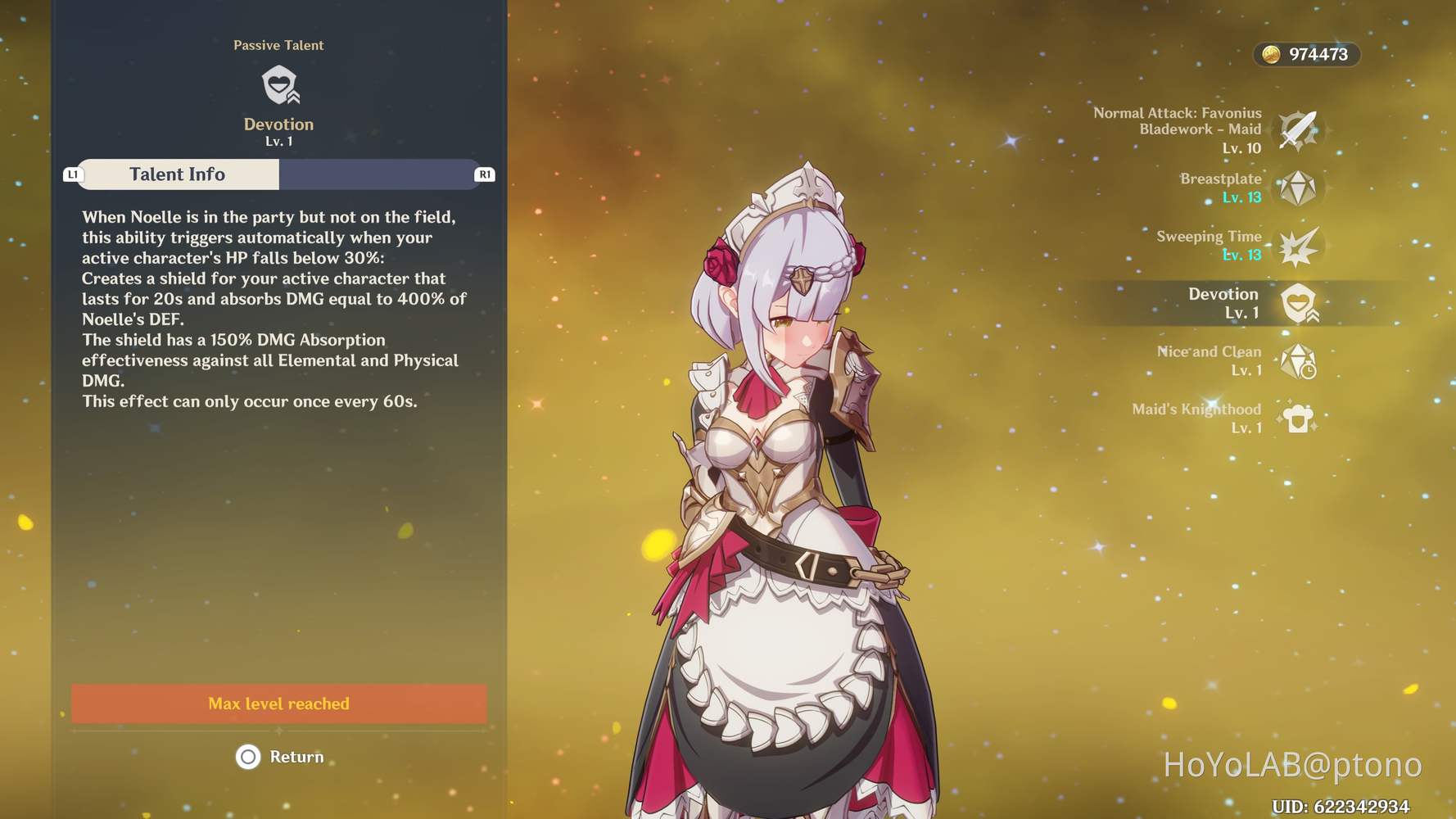Switch to the Talent Info tab
The width and height of the screenshot is (1456, 819).
tap(177, 174)
